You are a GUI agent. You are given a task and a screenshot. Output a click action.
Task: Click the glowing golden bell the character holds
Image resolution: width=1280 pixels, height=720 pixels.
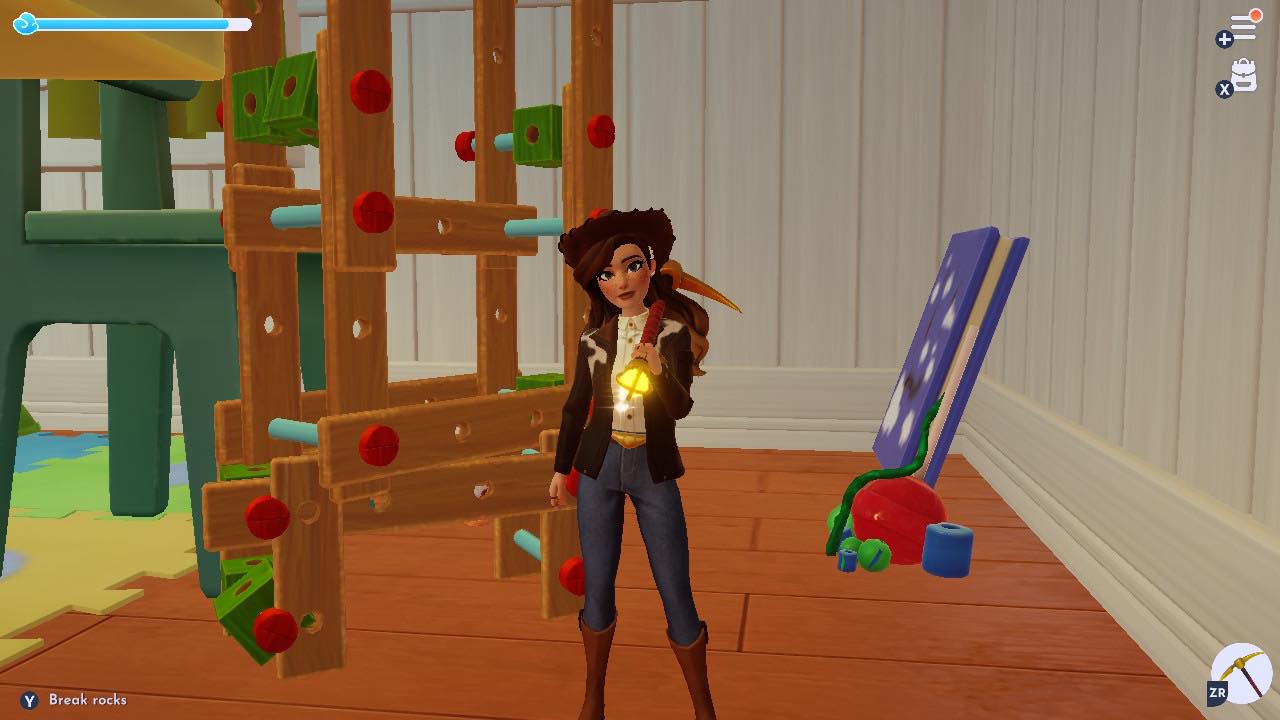click(632, 380)
